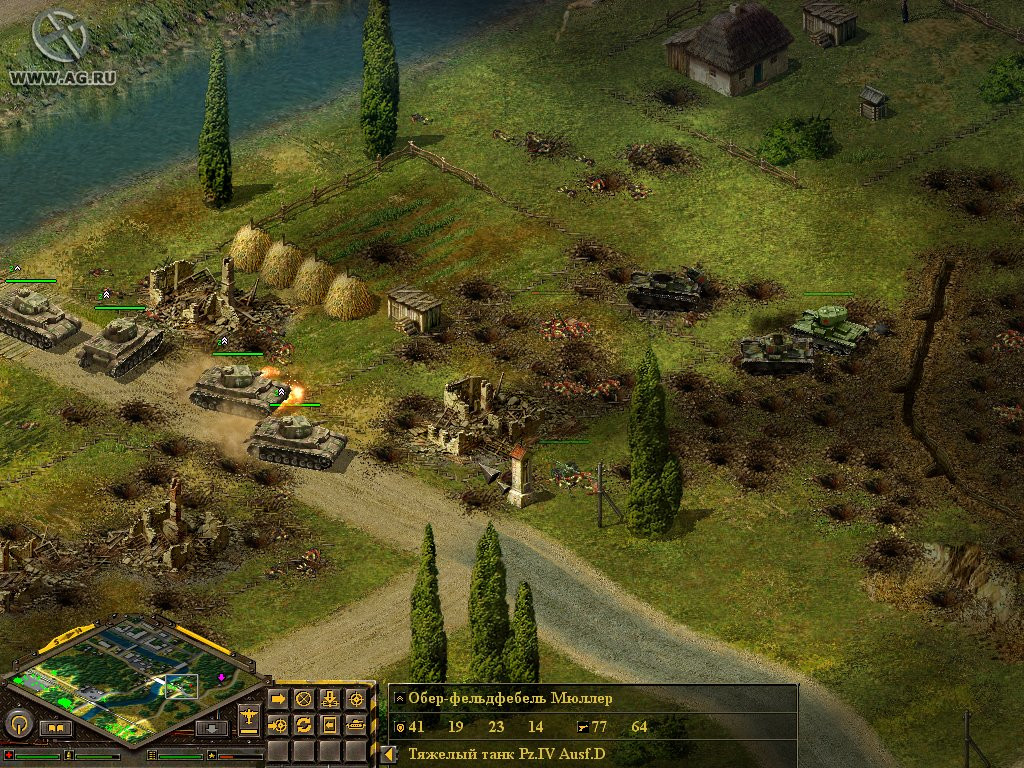Viewport: 1024px width, 768px height.
Task: Open the book-icon objectives button
Action: coord(56,728)
